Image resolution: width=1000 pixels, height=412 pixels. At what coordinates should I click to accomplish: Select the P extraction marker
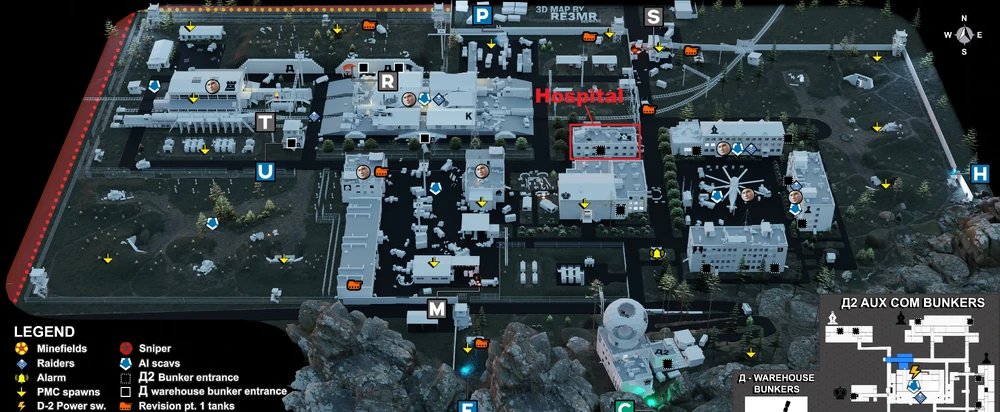pos(483,15)
